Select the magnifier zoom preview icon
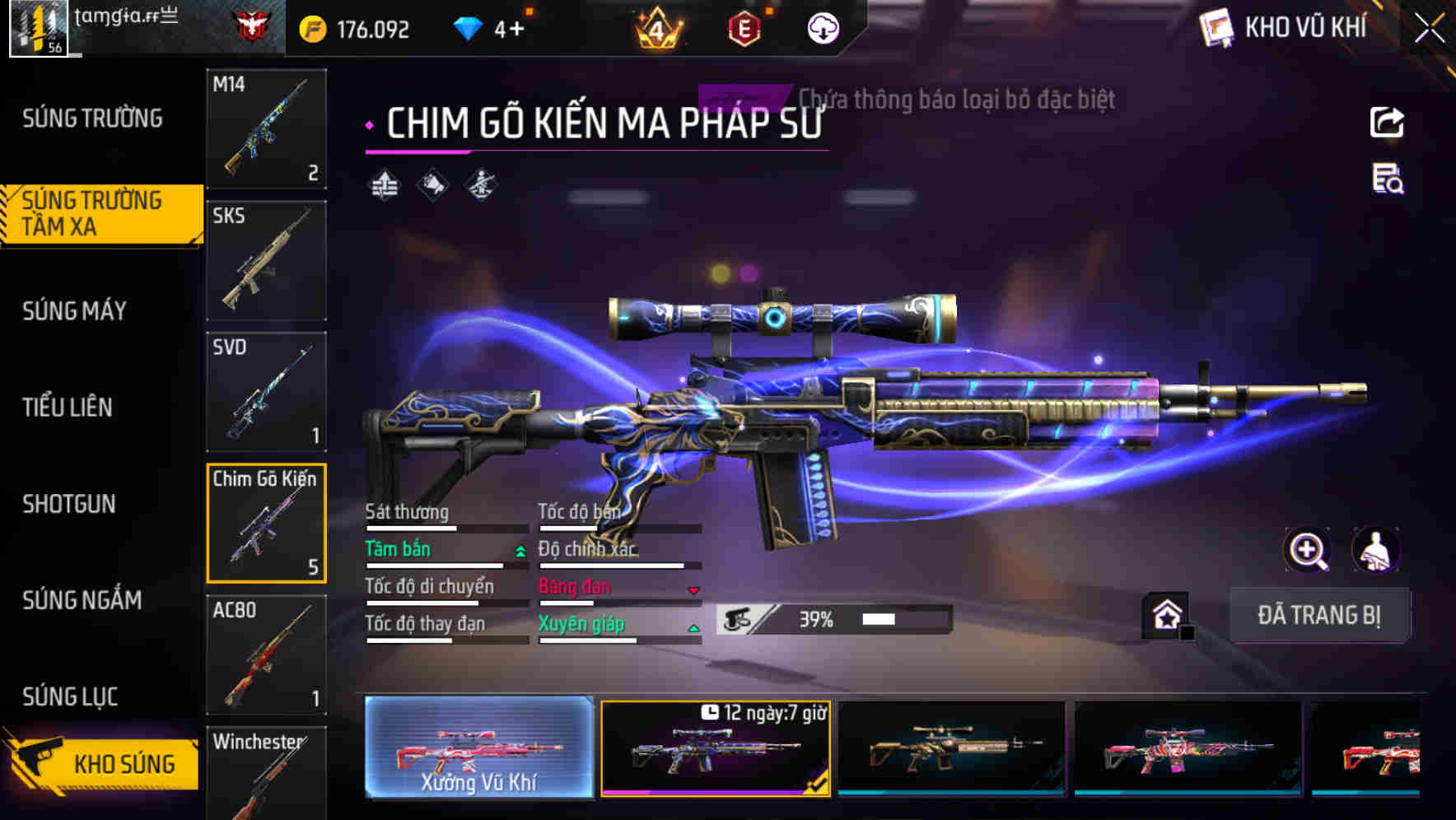The image size is (1456, 820). (x=1308, y=550)
